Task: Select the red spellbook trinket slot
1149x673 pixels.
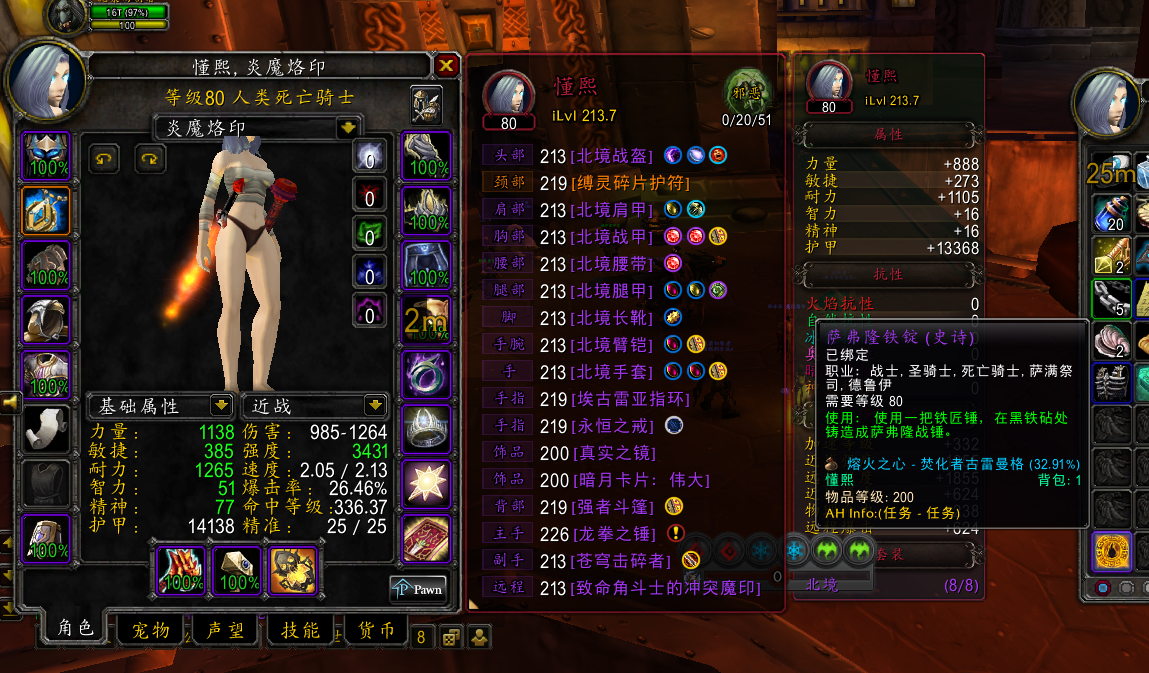Action: point(425,539)
